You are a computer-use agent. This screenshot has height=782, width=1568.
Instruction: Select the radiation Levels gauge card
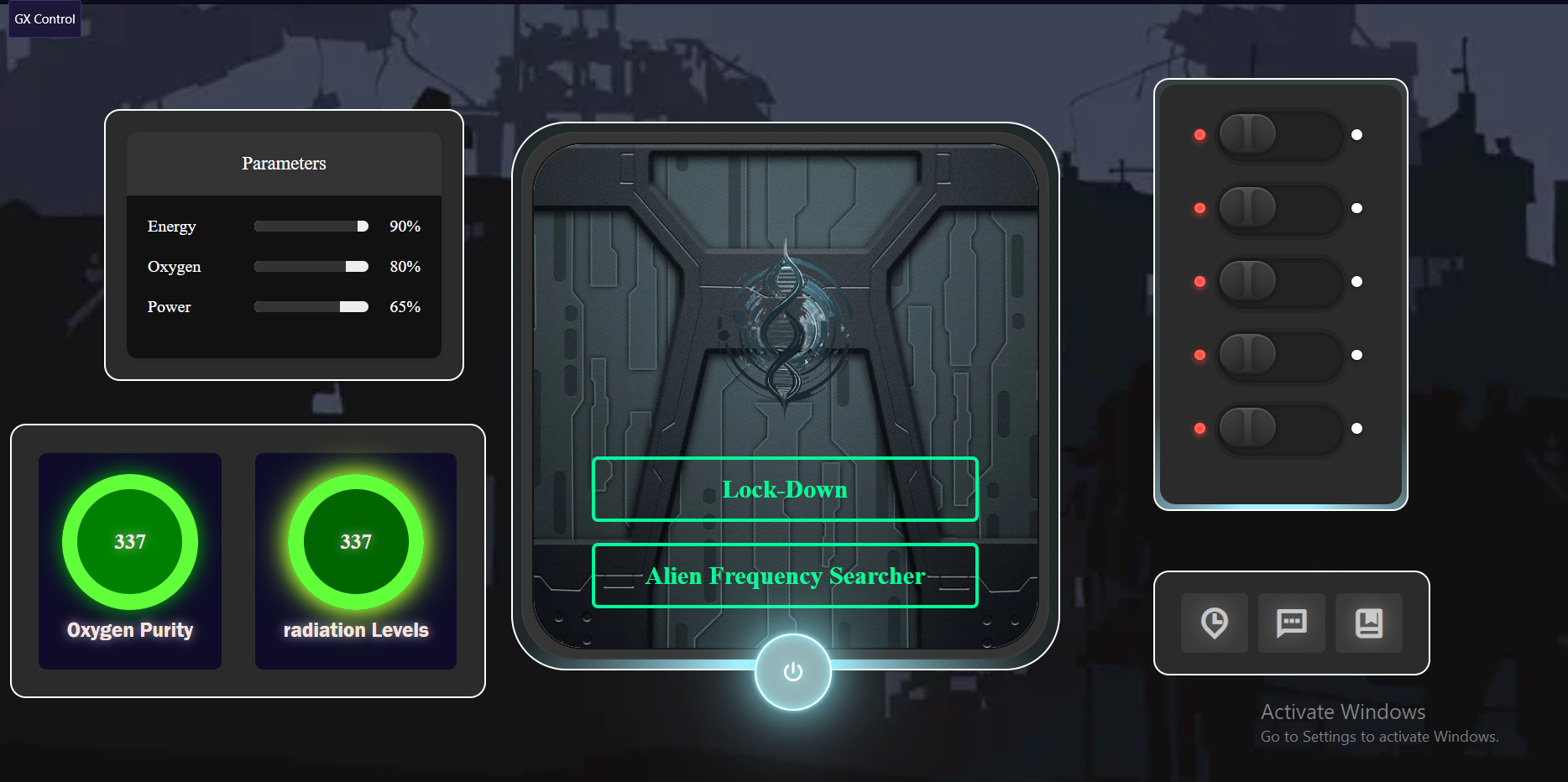click(x=356, y=560)
